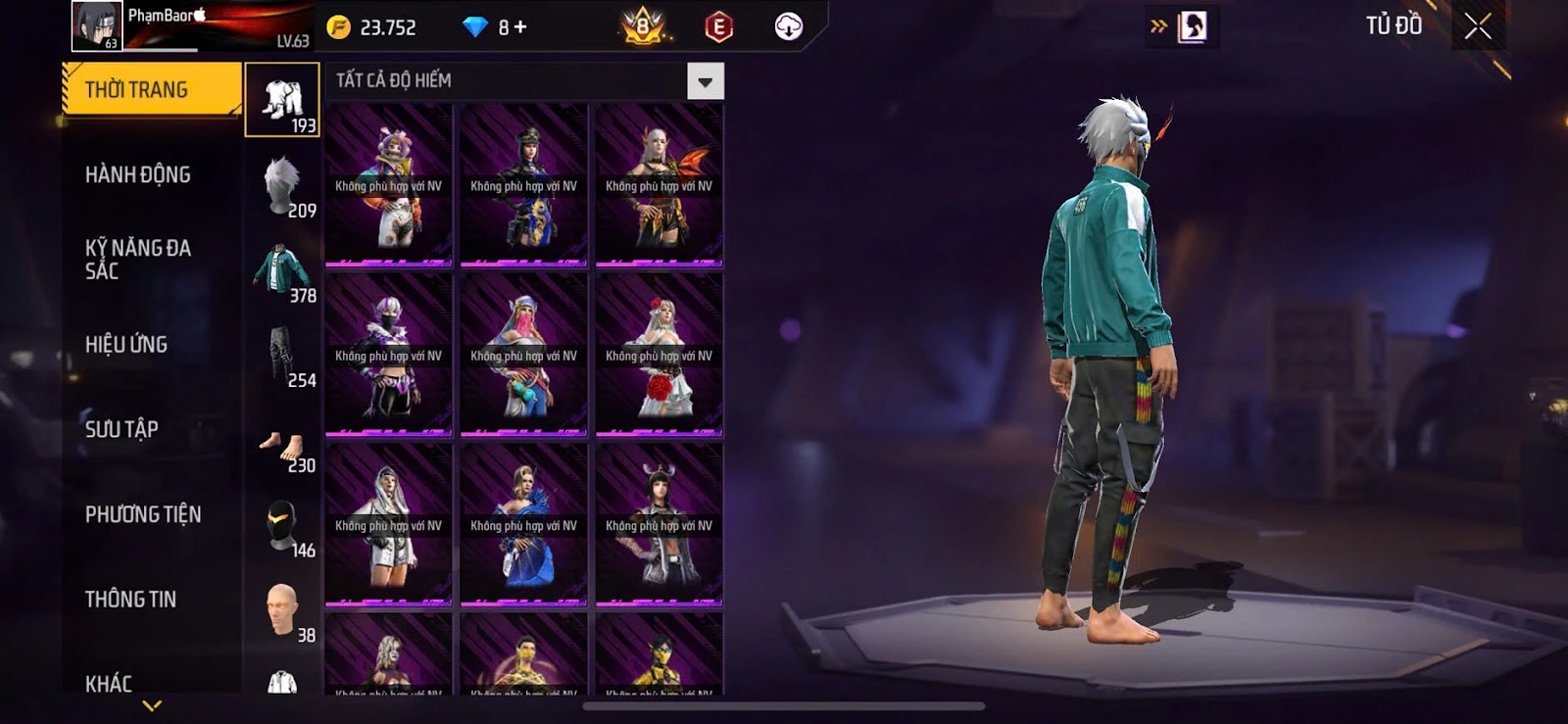The height and width of the screenshot is (724, 1568).
Task: Open the HIỆU ỨNG section
Action: [x=126, y=345]
